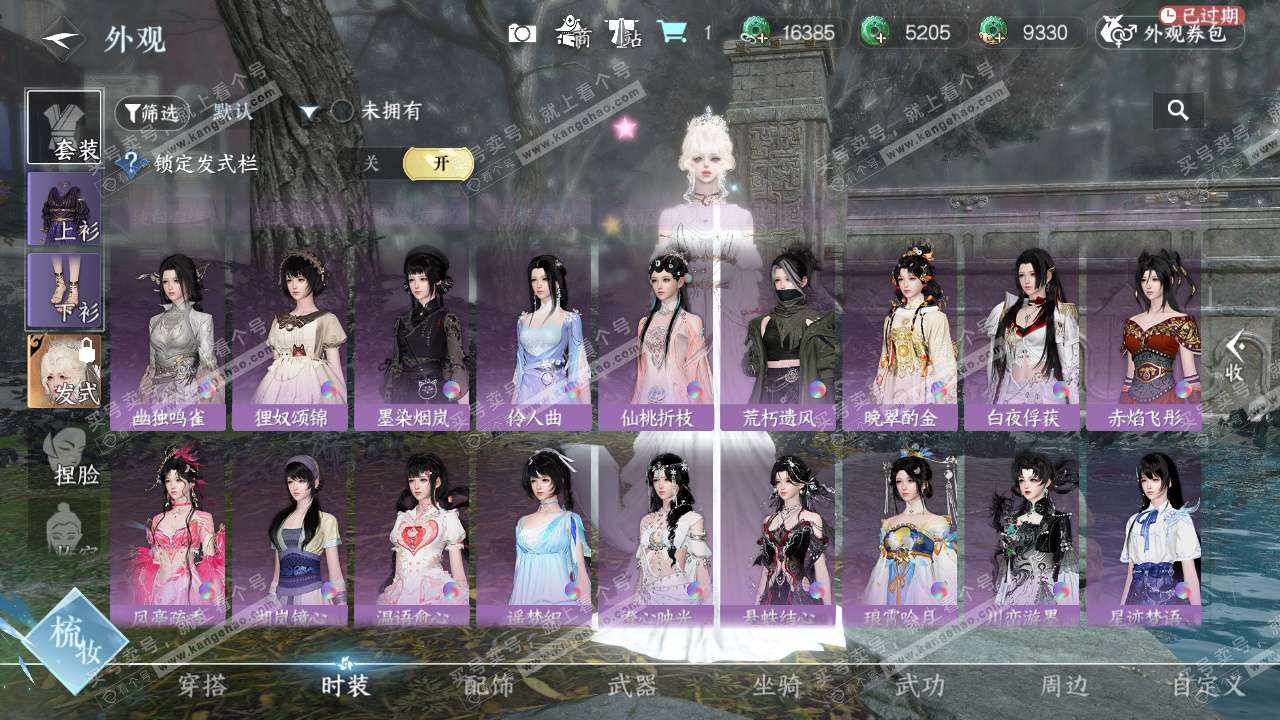Open the magnifier search button
The image size is (1280, 720).
click(1178, 111)
